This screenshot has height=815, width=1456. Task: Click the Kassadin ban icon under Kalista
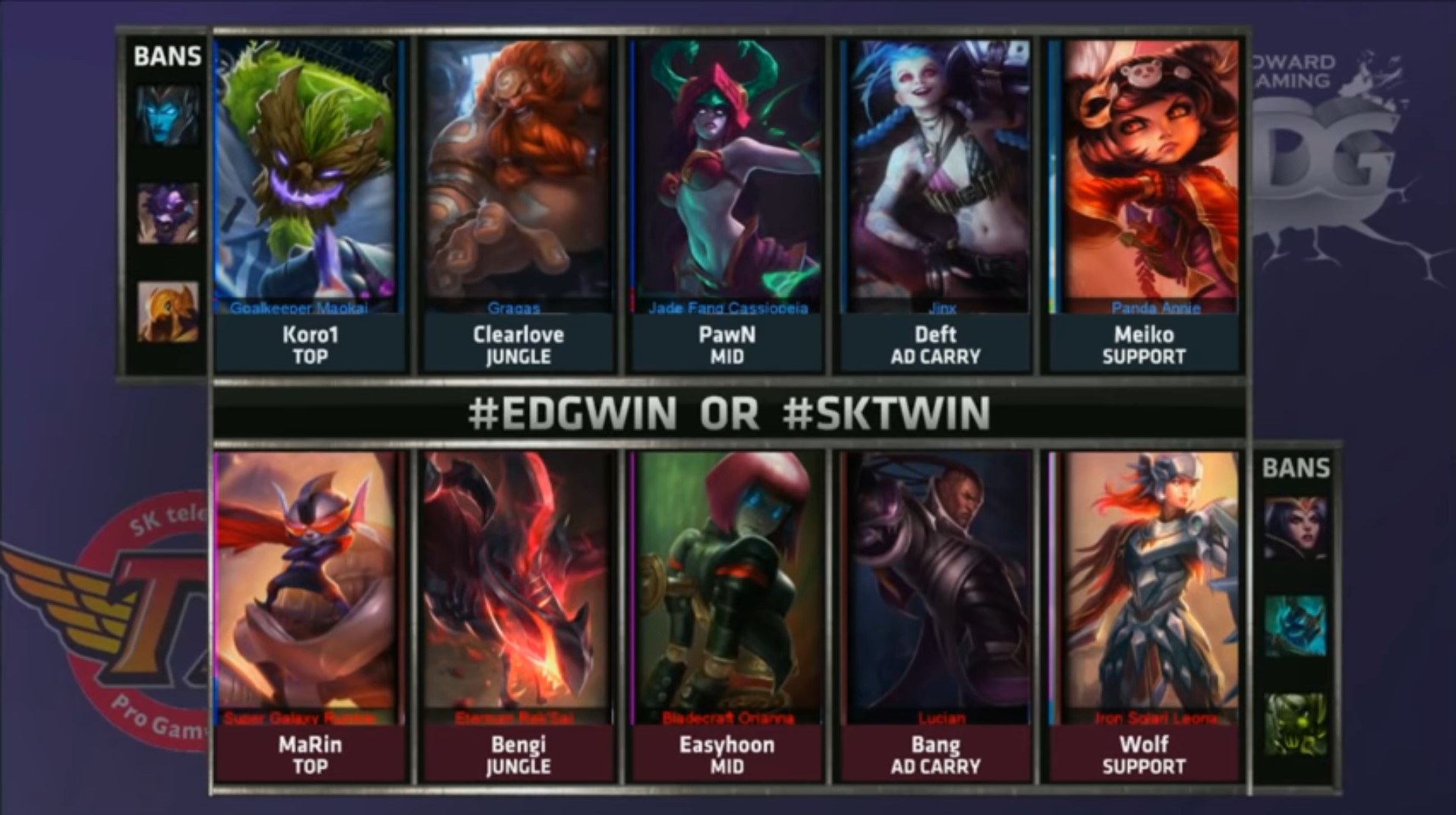[x=167, y=214]
